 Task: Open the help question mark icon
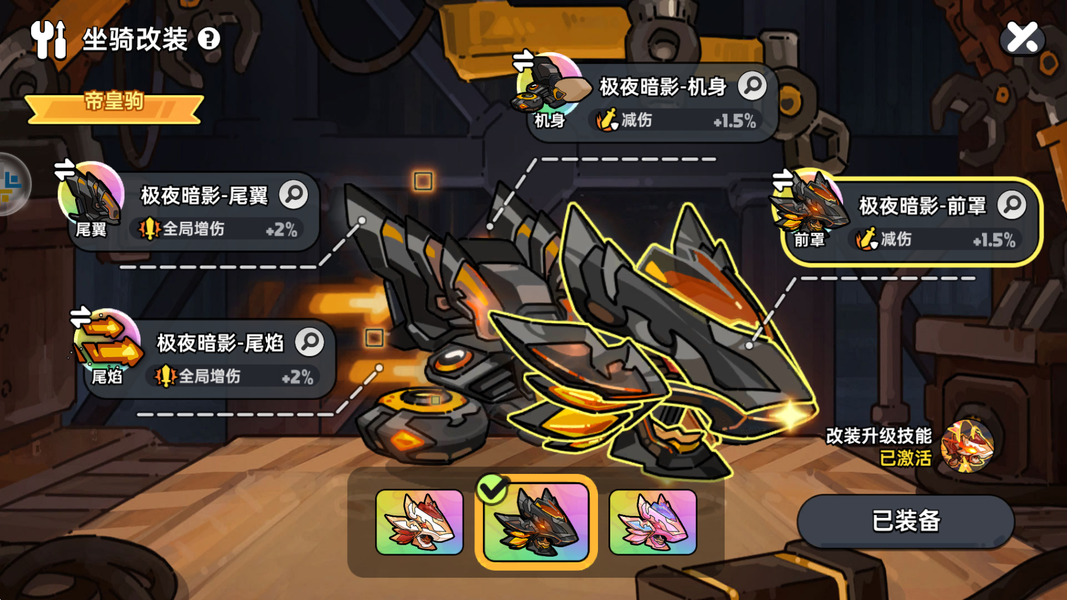[209, 39]
